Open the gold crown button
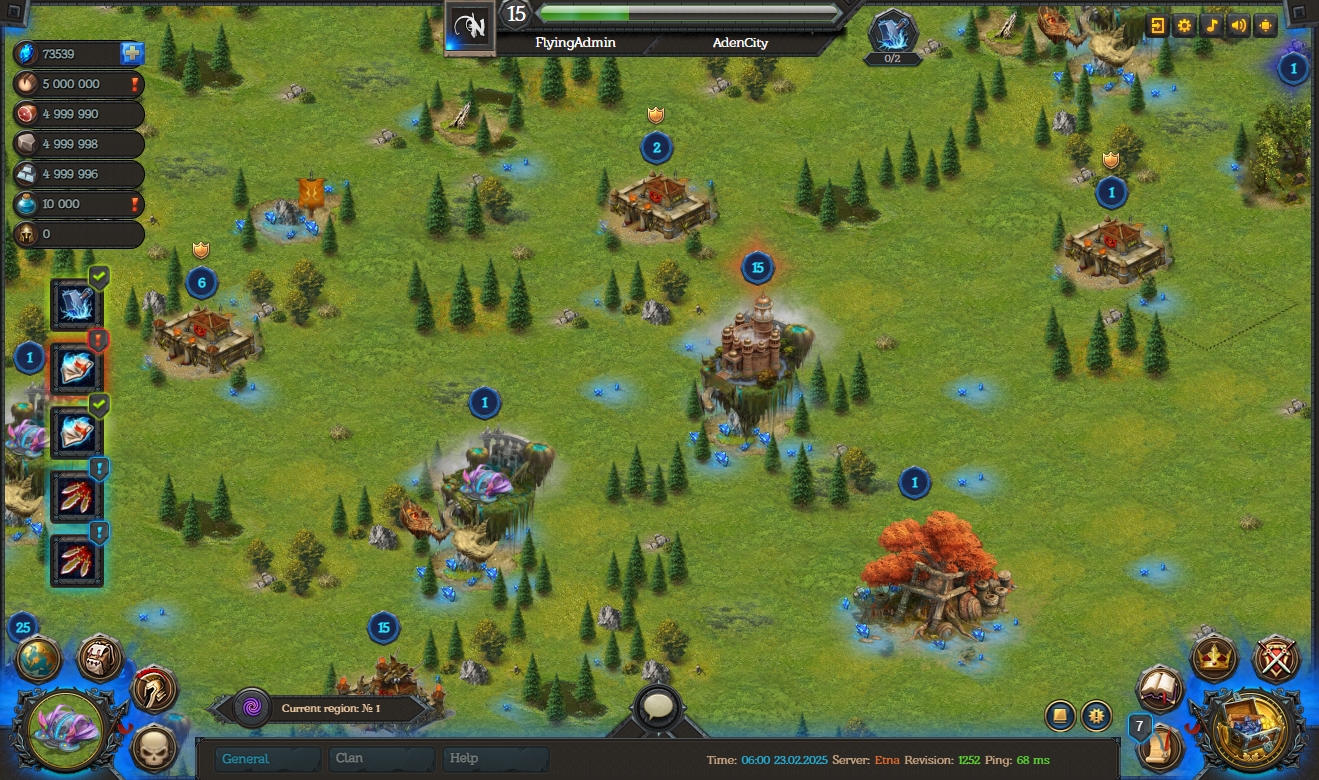This screenshot has width=1319, height=780. pyautogui.click(x=1215, y=658)
